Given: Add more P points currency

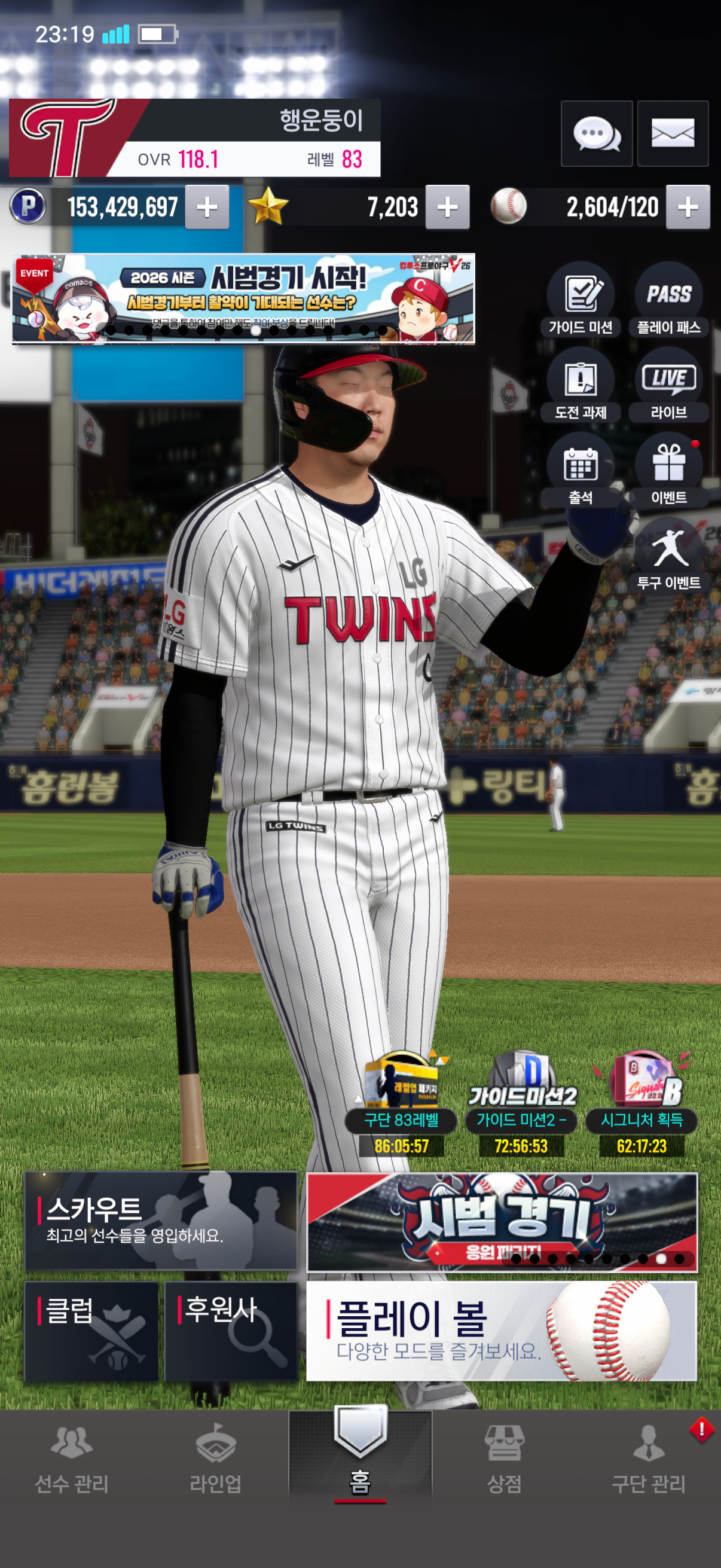Looking at the screenshot, I should tap(207, 208).
